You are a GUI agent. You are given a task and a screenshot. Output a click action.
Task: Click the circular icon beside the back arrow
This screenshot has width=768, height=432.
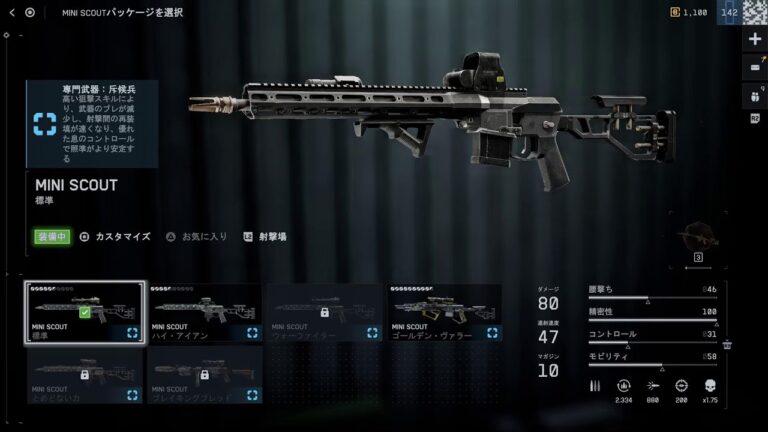(x=30, y=12)
